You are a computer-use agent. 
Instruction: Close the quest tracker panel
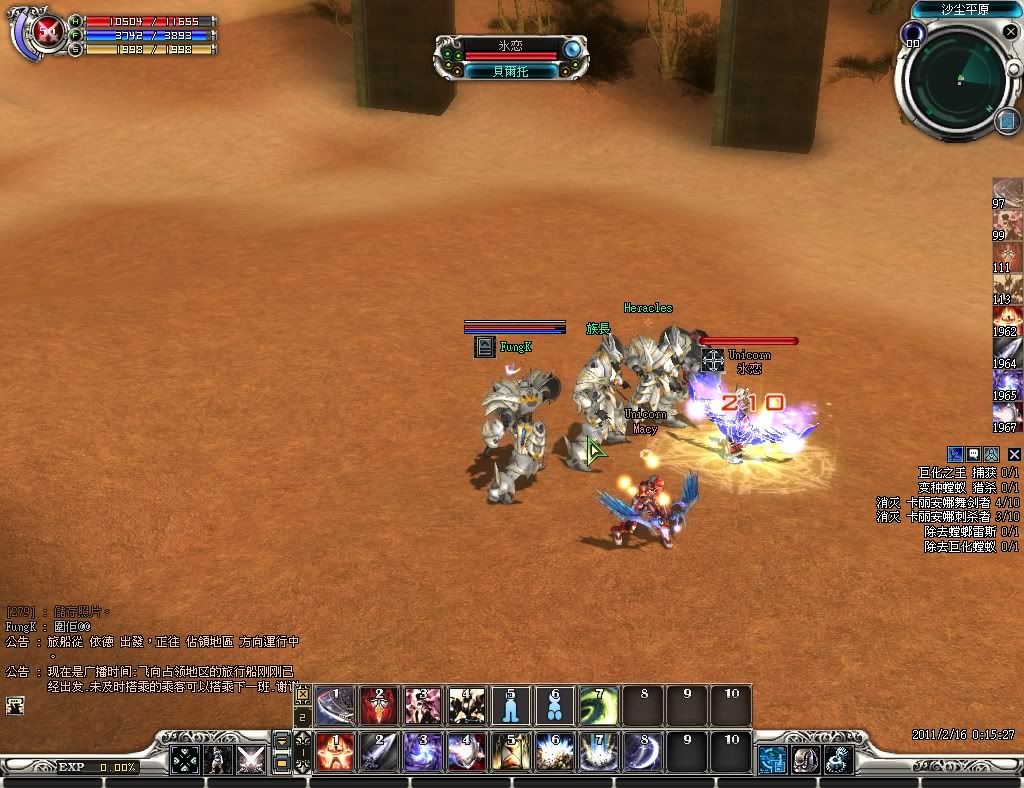pos(1014,454)
